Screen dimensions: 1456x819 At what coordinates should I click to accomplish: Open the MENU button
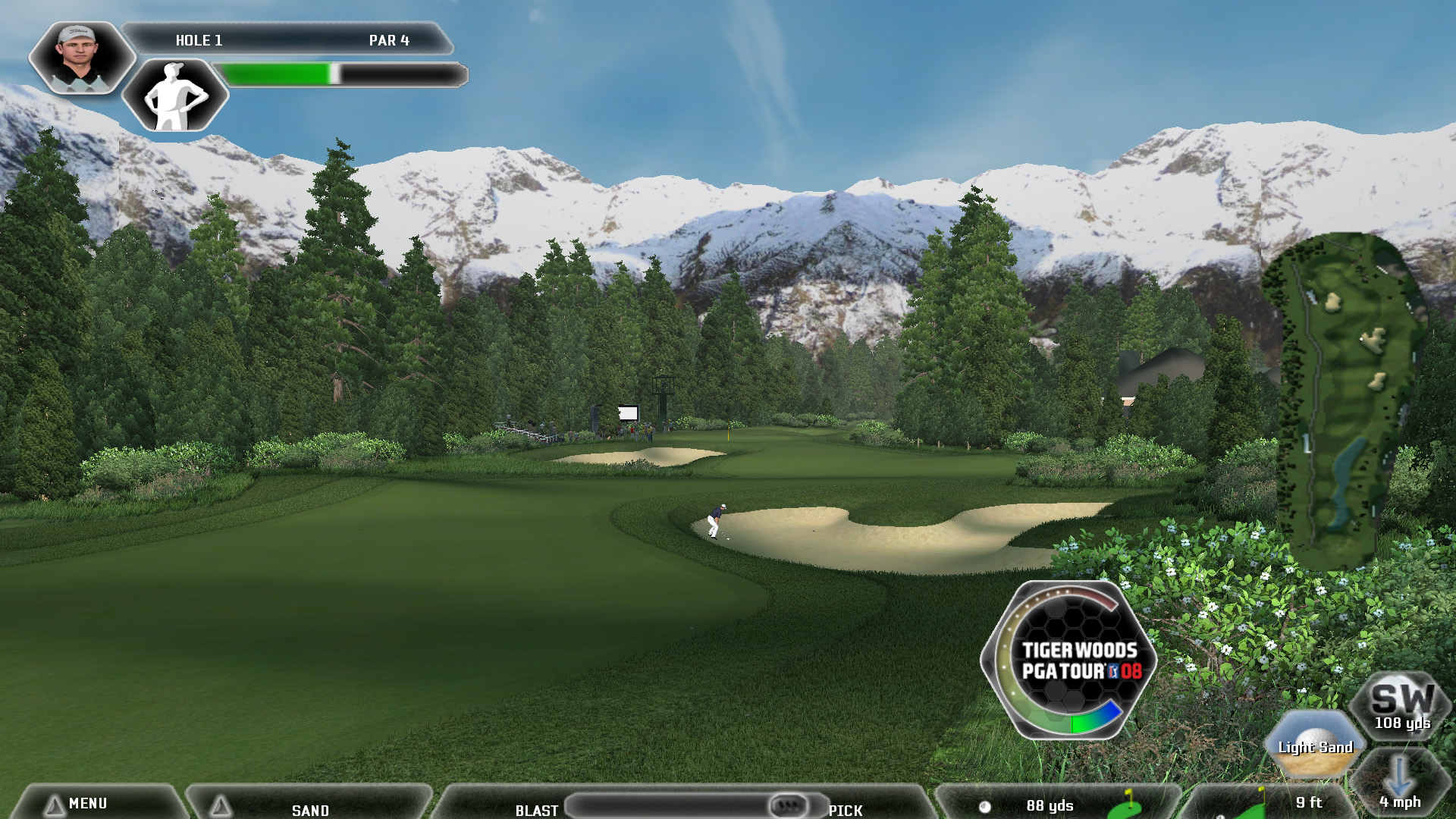(x=87, y=803)
